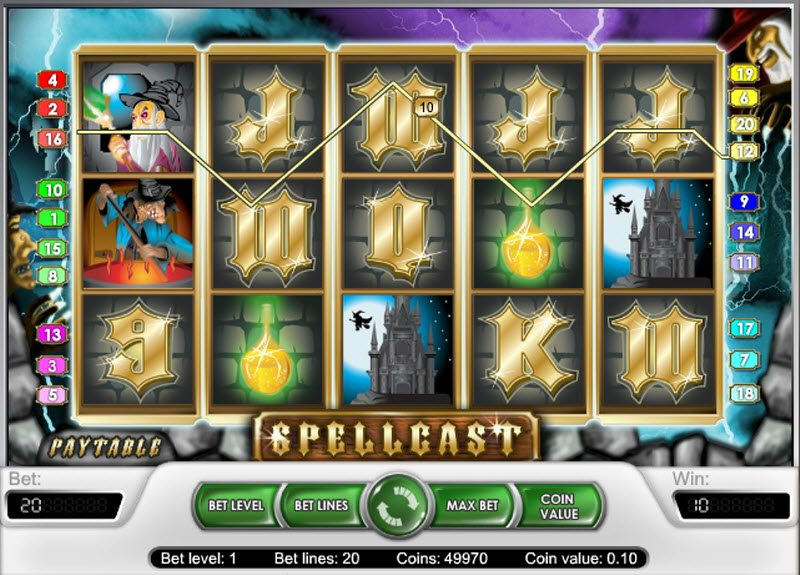Select payline number 4 marker
The width and height of the screenshot is (800, 575).
click(52, 79)
